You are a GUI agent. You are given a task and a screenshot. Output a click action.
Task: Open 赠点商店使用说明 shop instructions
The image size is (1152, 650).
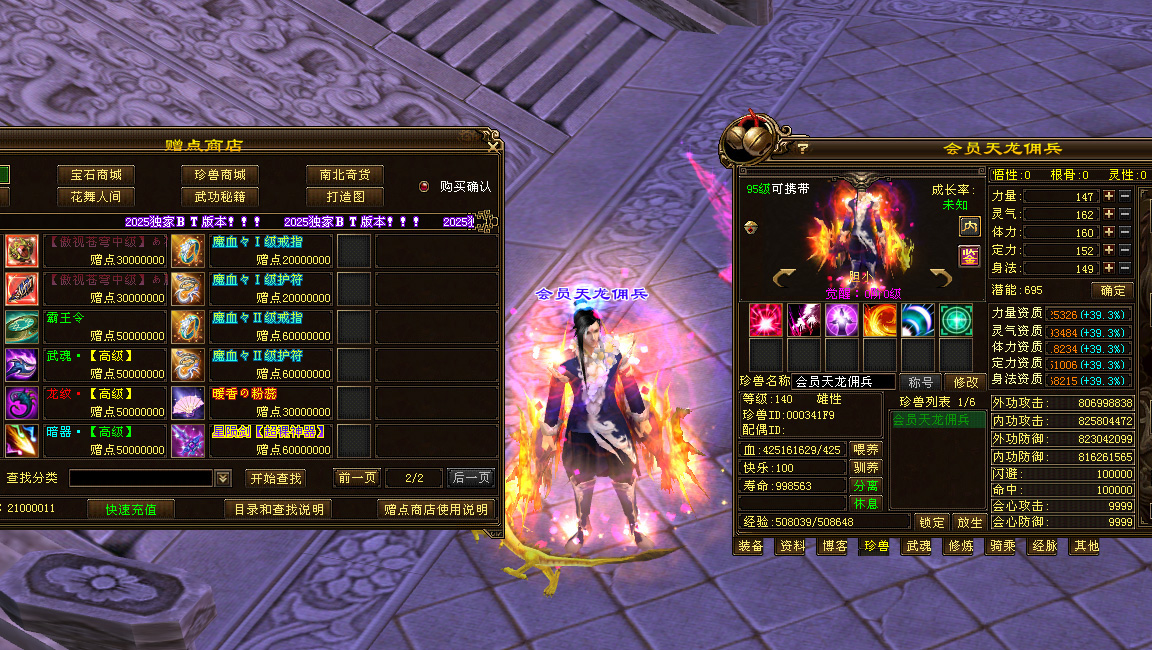pyautogui.click(x=437, y=510)
